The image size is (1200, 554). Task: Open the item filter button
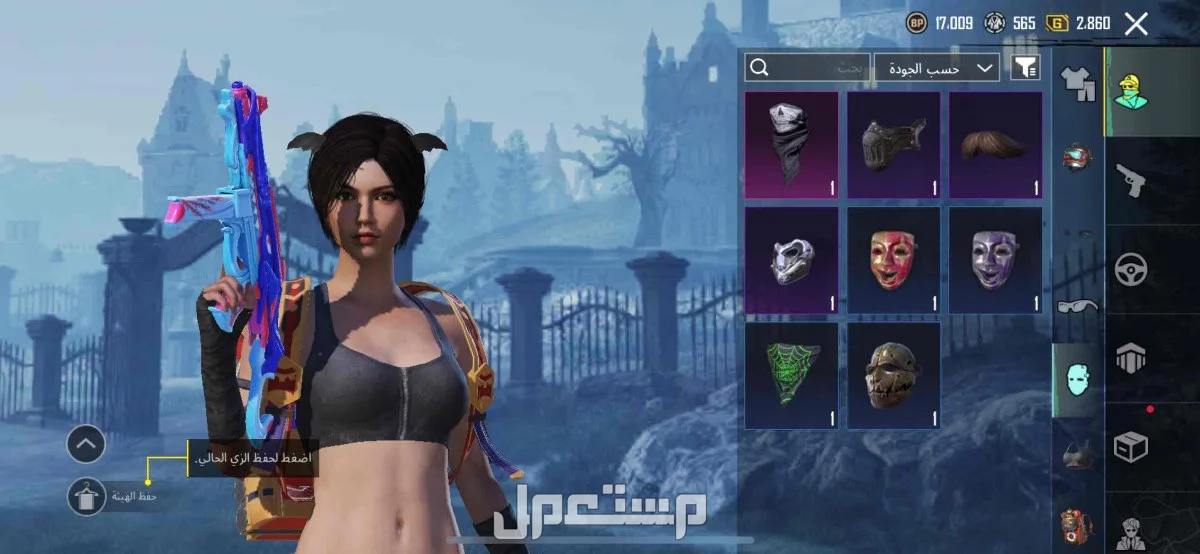[1026, 67]
